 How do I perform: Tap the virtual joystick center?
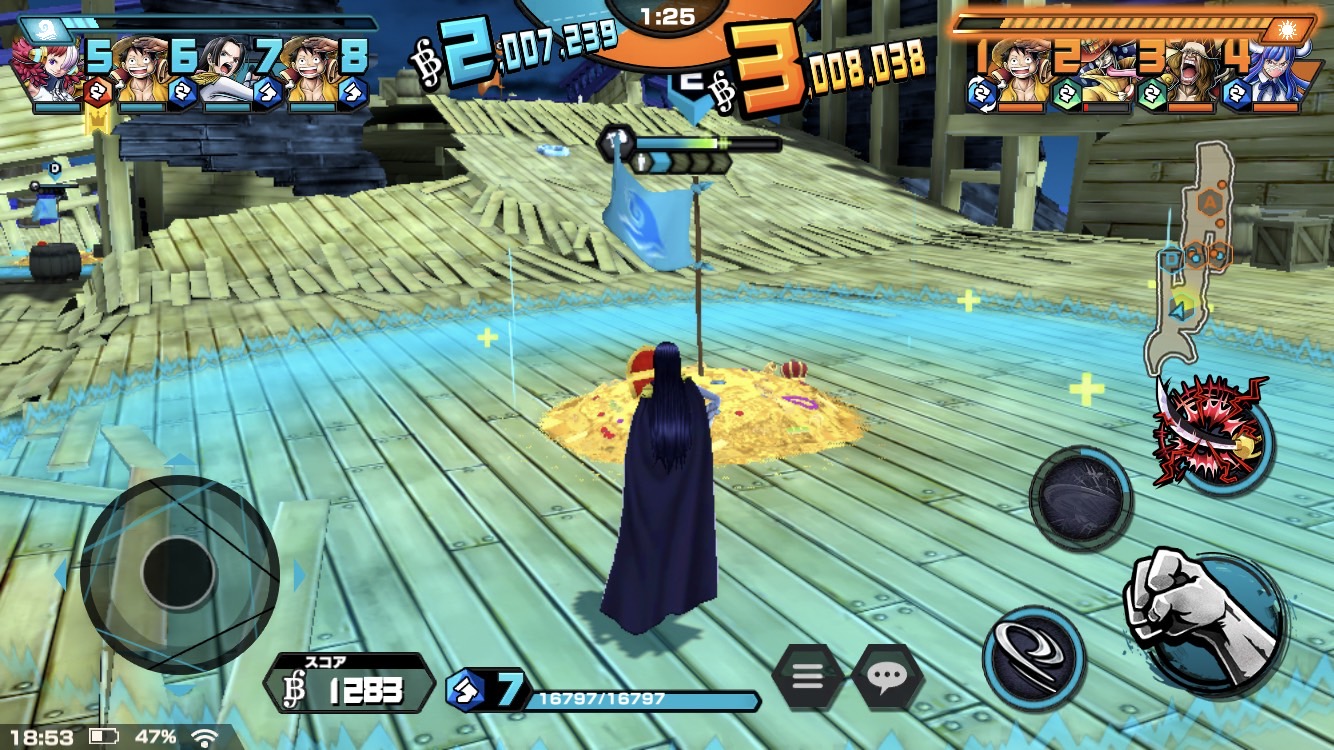[179, 573]
